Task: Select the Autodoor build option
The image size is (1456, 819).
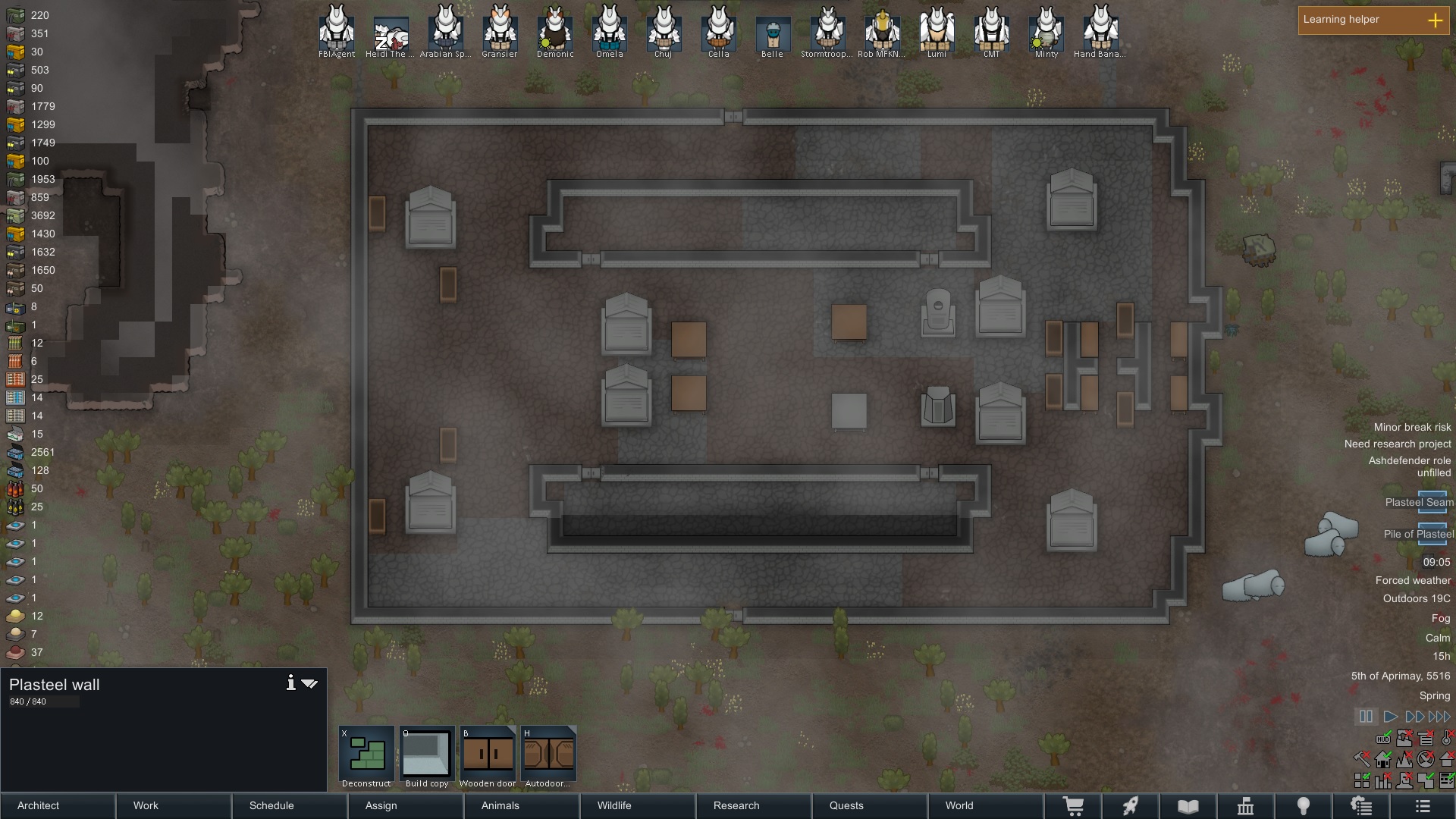Action: (x=548, y=756)
